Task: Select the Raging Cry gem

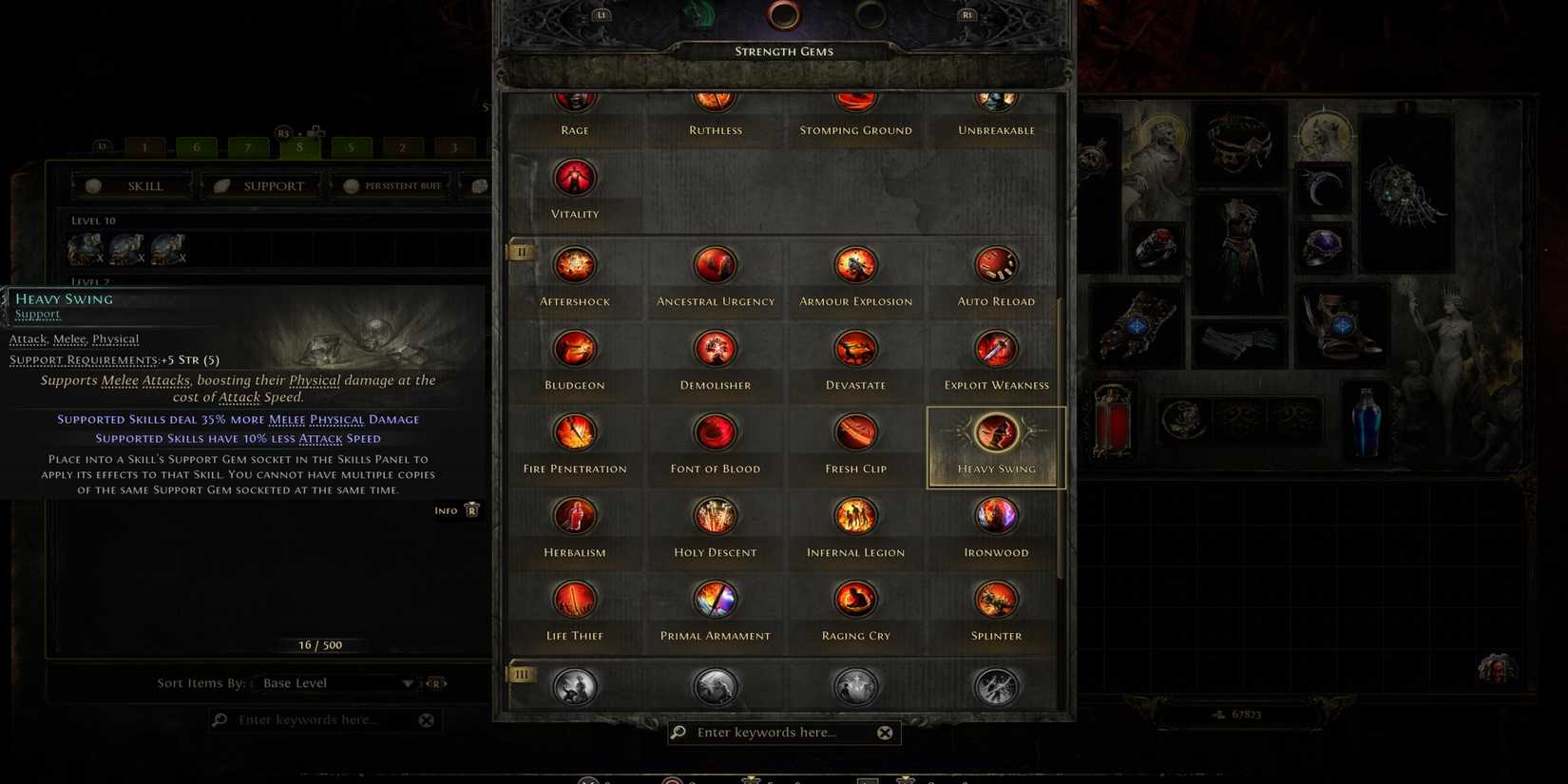Action: click(855, 600)
